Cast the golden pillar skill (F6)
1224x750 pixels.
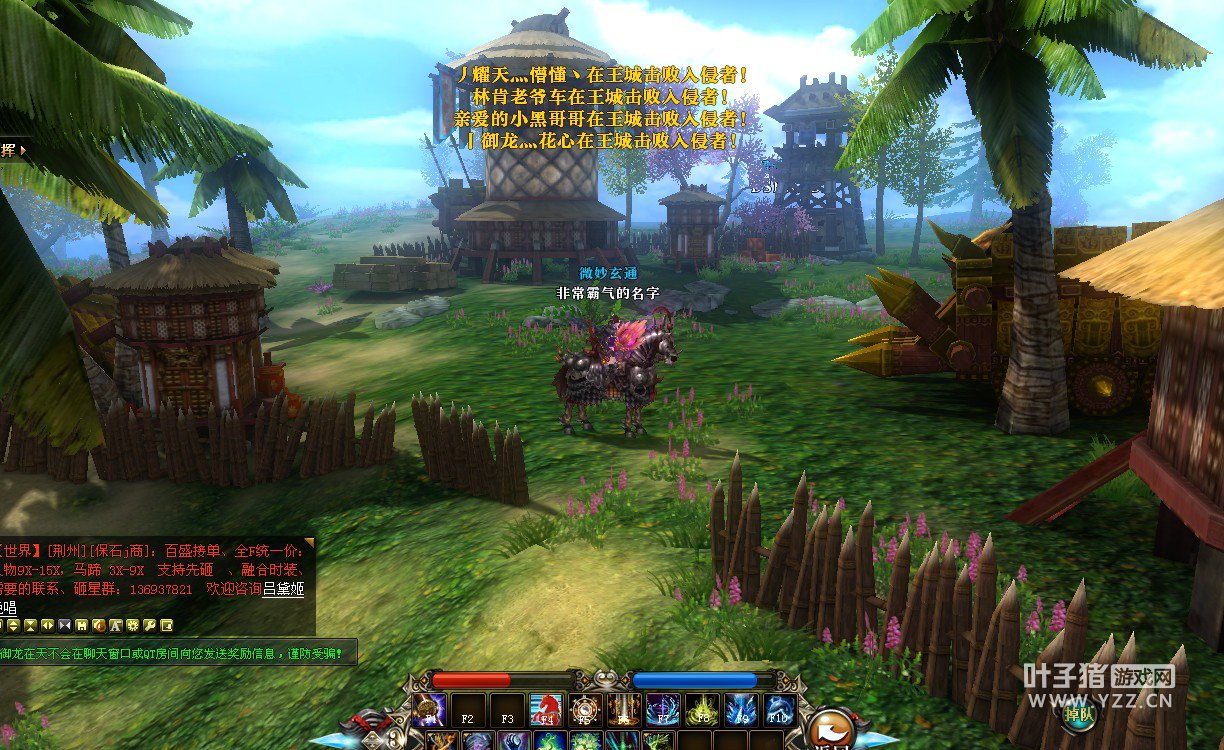[x=623, y=709]
